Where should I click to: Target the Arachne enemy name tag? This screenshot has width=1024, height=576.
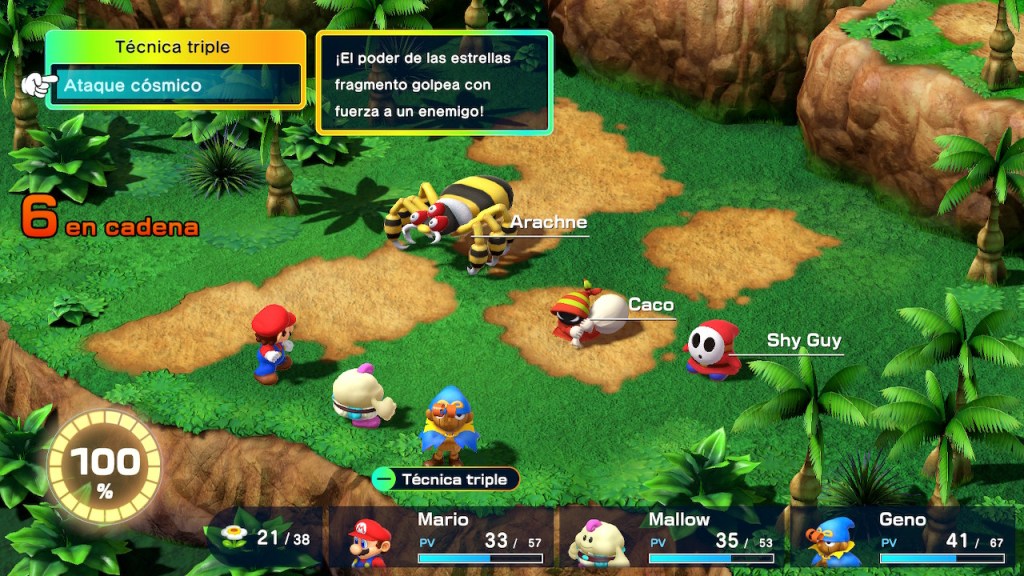pos(548,223)
